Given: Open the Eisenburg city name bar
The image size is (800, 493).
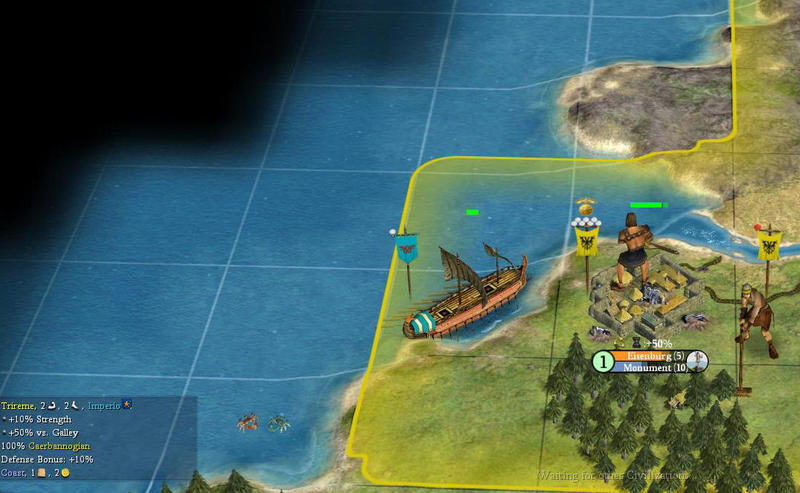Looking at the screenshot, I should 650,356.
